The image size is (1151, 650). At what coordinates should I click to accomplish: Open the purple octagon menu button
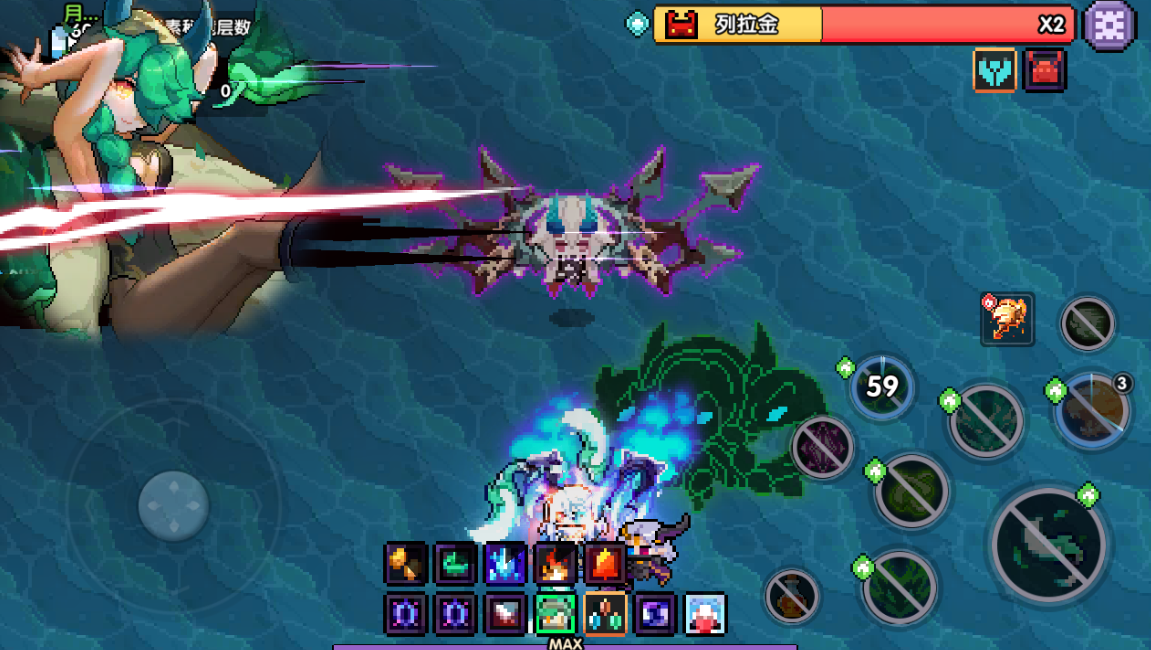click(1110, 24)
